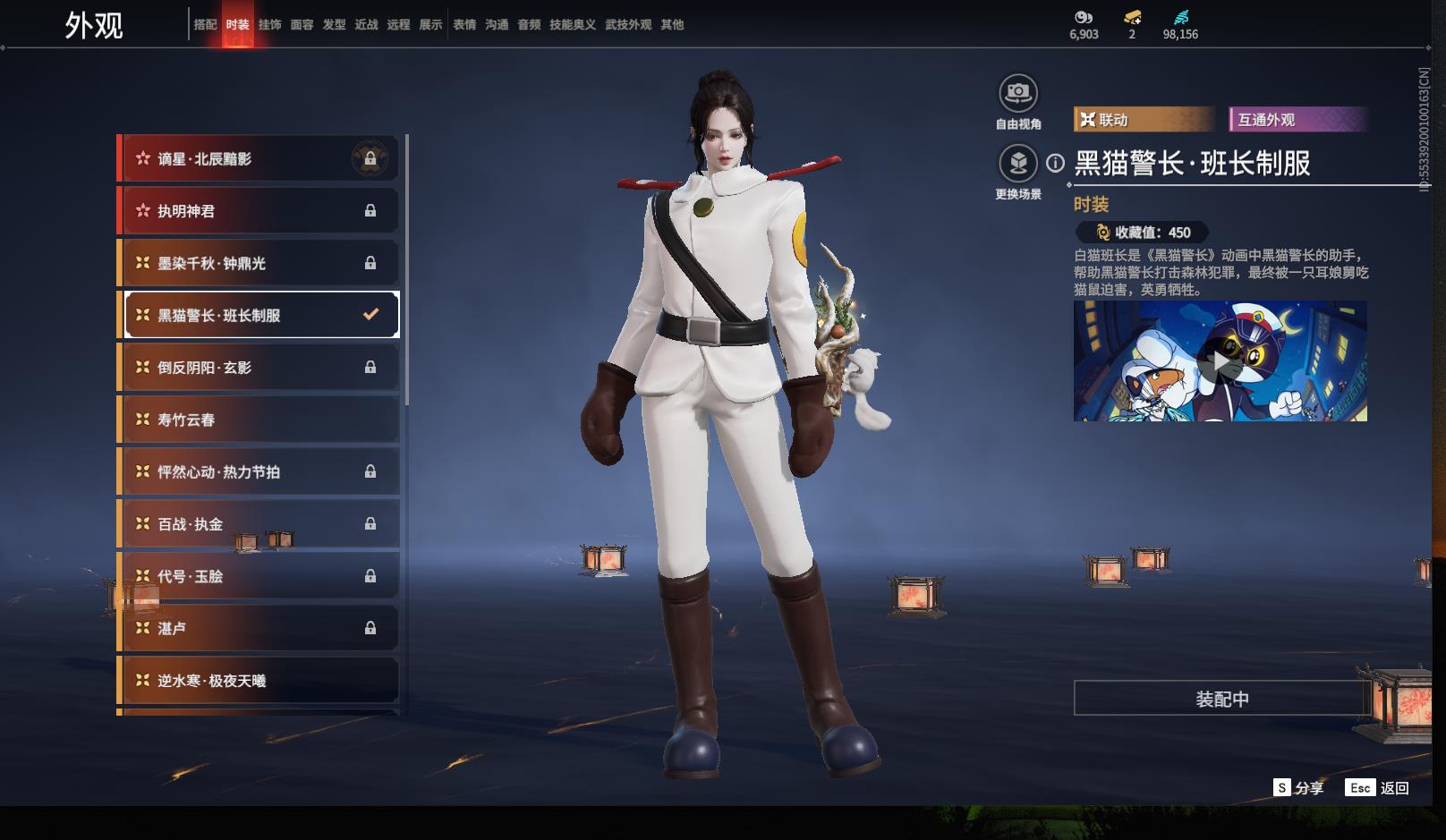Viewport: 1446px width, 840px height.
Task: Play the Black Cat Detective preview video
Action: tap(1220, 361)
